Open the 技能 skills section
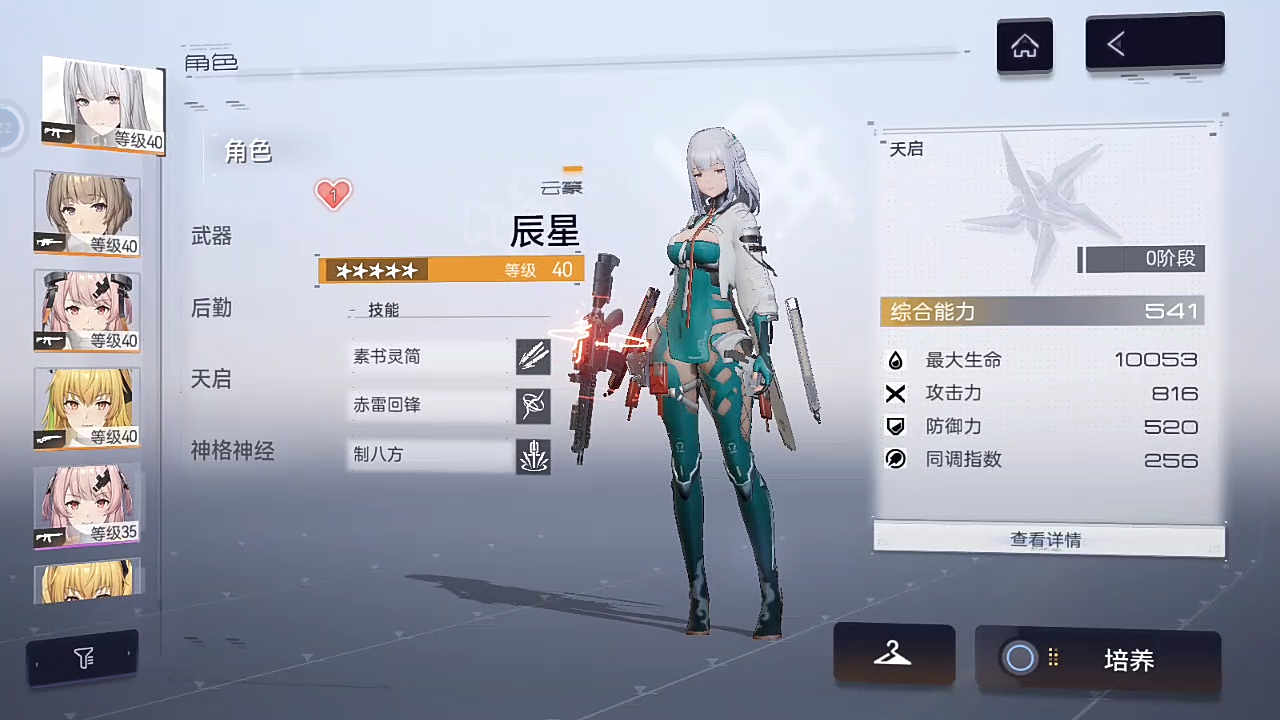 coord(383,310)
